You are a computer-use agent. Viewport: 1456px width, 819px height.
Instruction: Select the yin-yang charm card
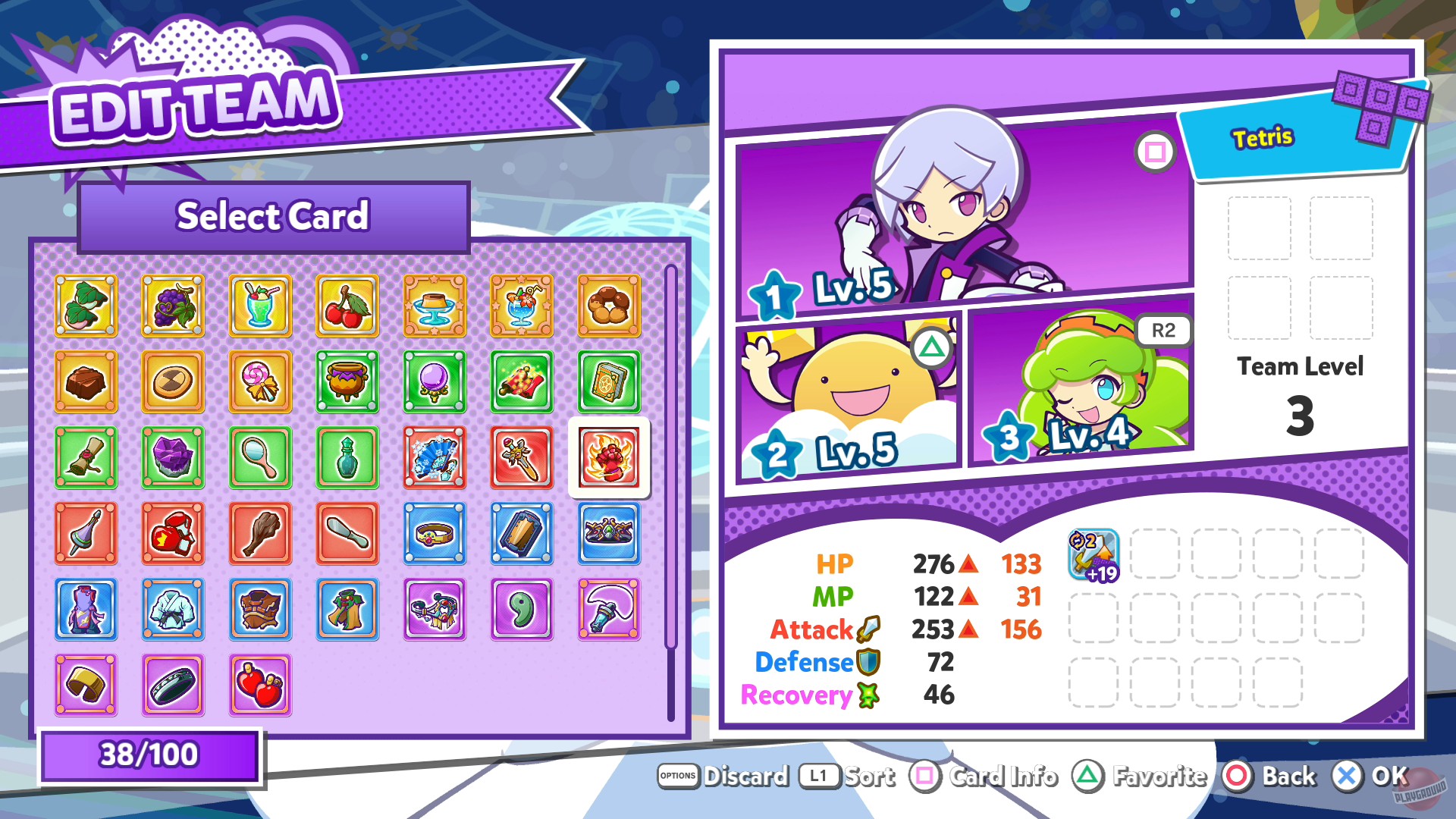(522, 610)
